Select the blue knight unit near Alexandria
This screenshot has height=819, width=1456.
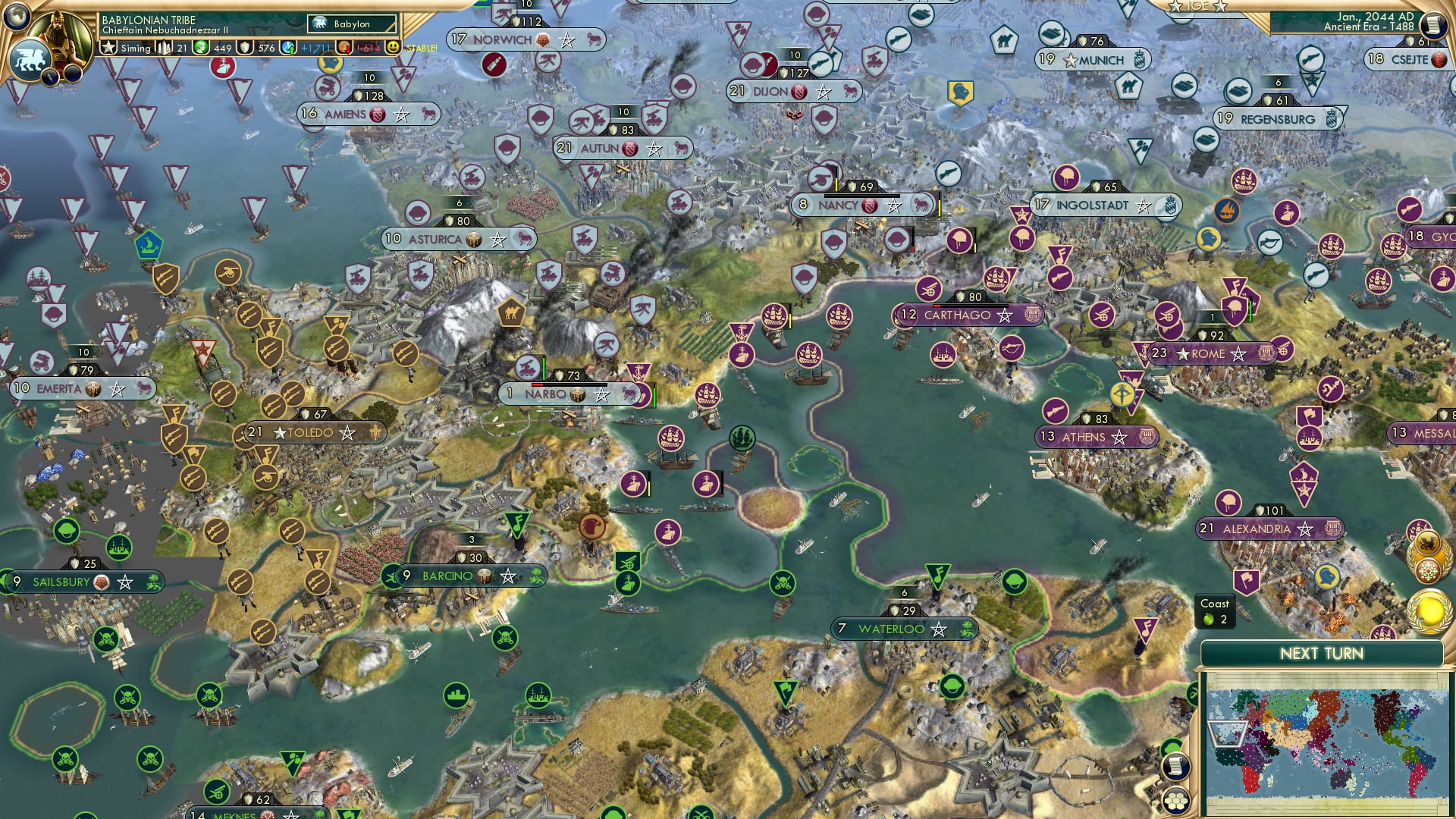[1327, 578]
